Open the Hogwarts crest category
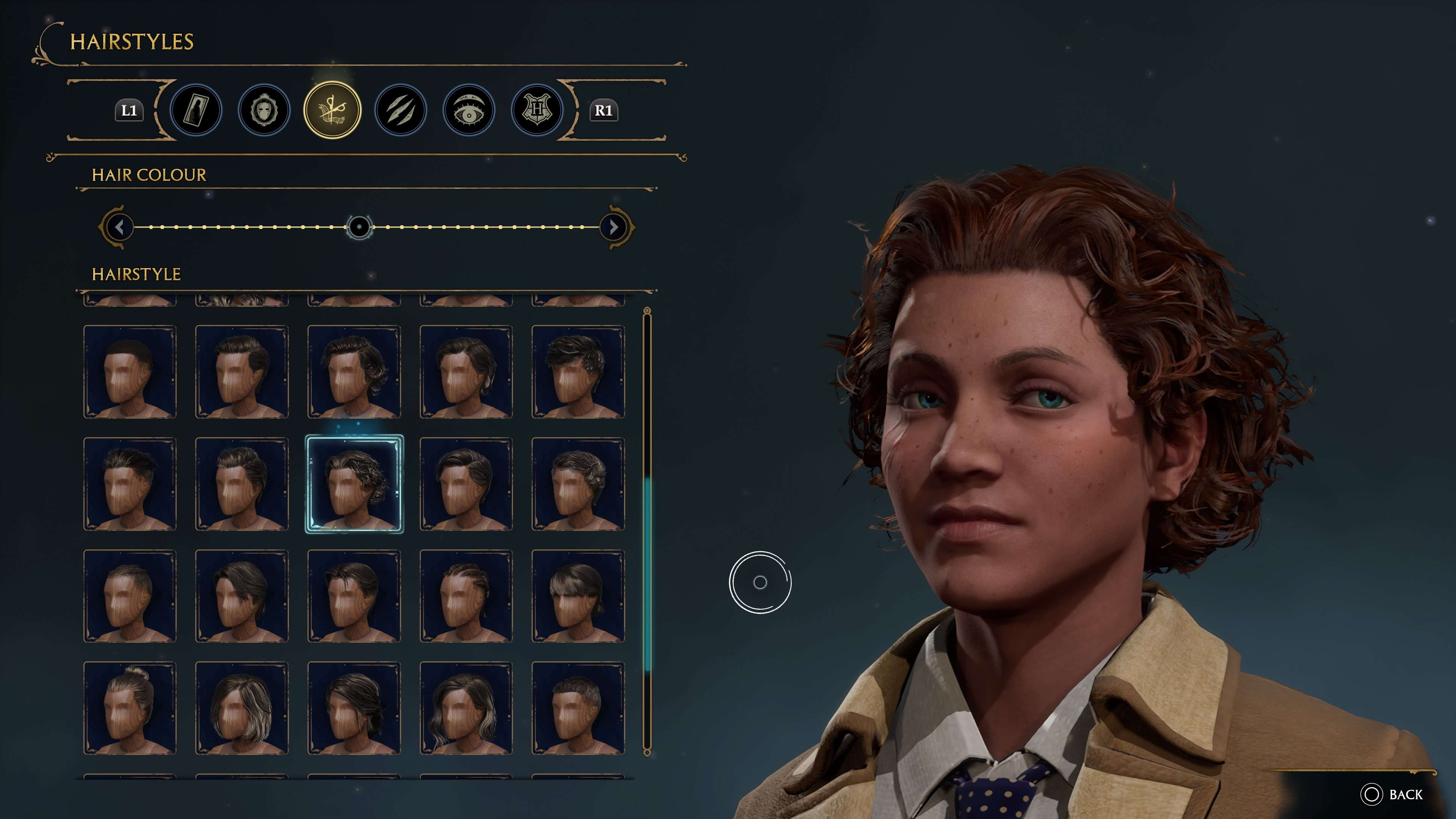1456x819 pixels. click(538, 110)
